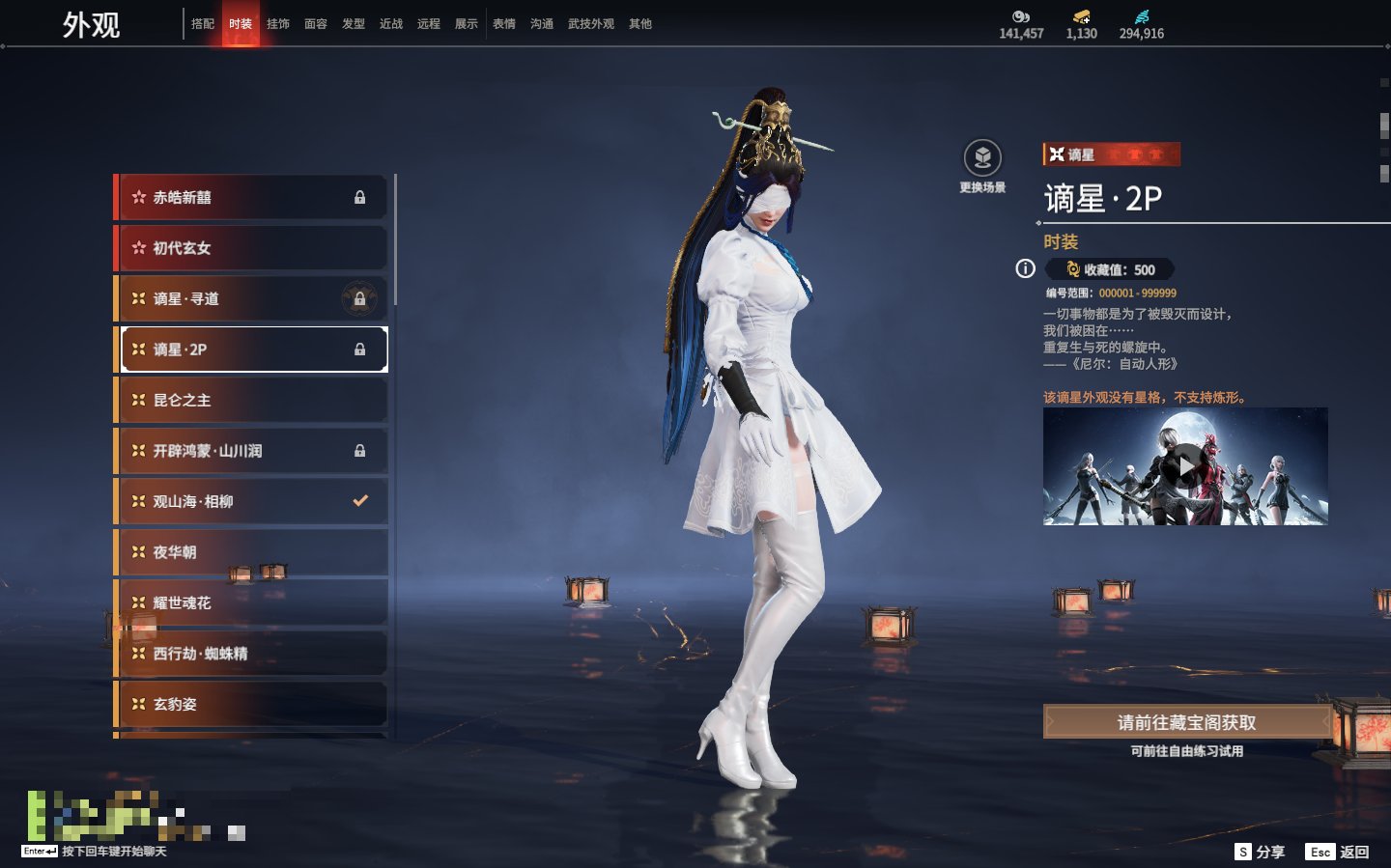Choose the 开辟鸿蒙·山川润 outfit
Screen dimensions: 1391x868
pyautogui.click(x=251, y=451)
